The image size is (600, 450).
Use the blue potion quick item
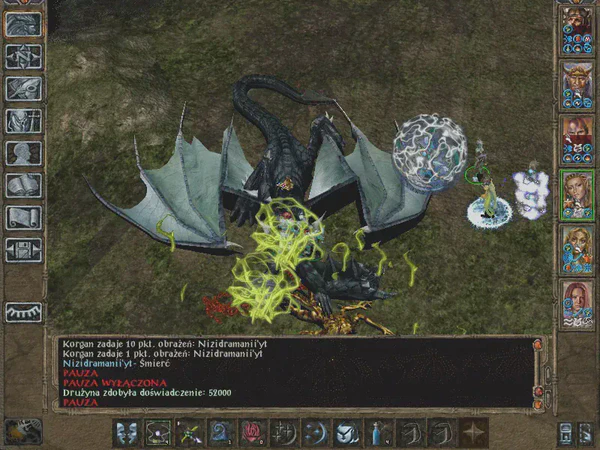tap(380, 433)
